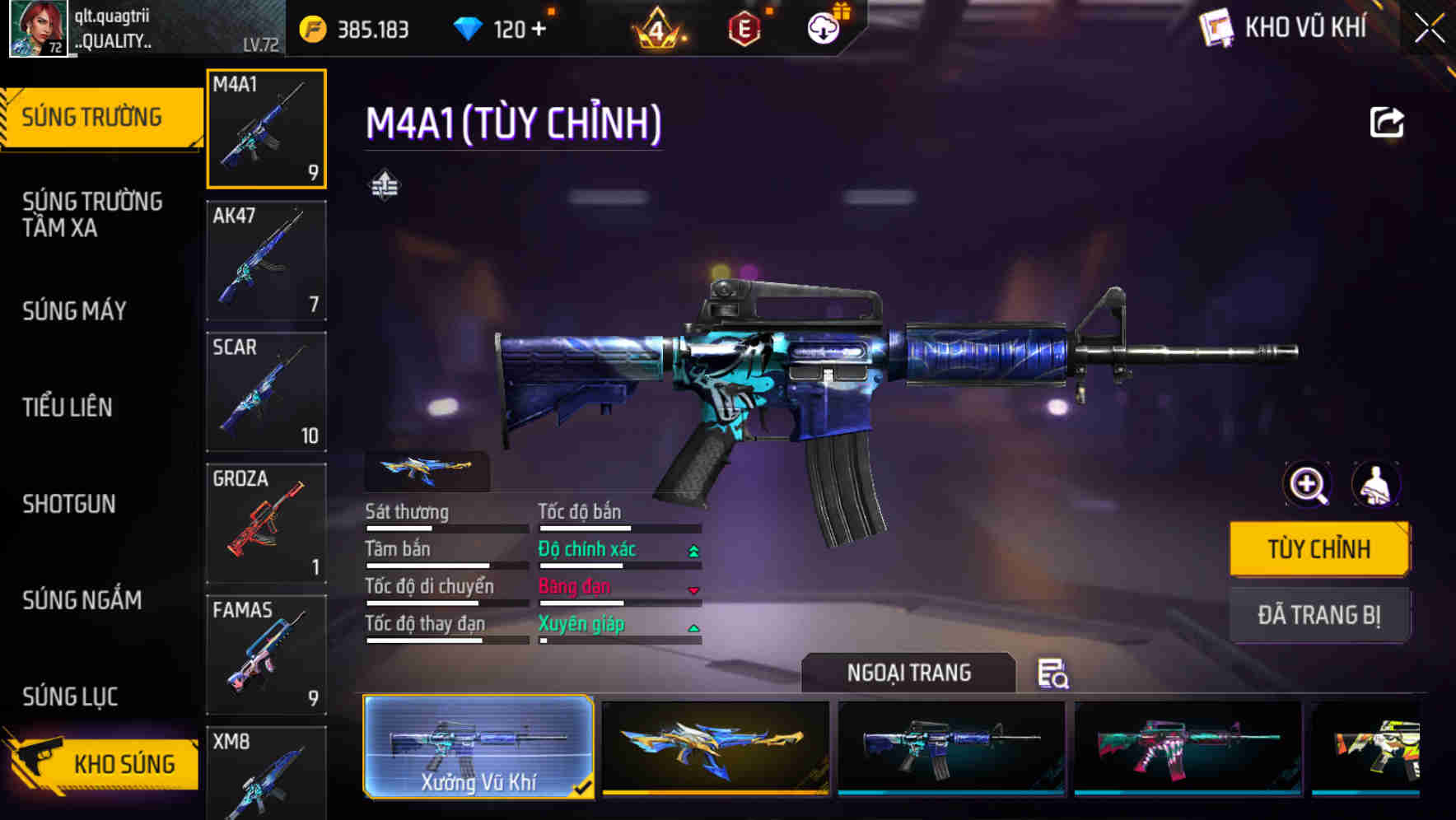
Task: Select the SHOTGUN weapon category
Action: (70, 504)
